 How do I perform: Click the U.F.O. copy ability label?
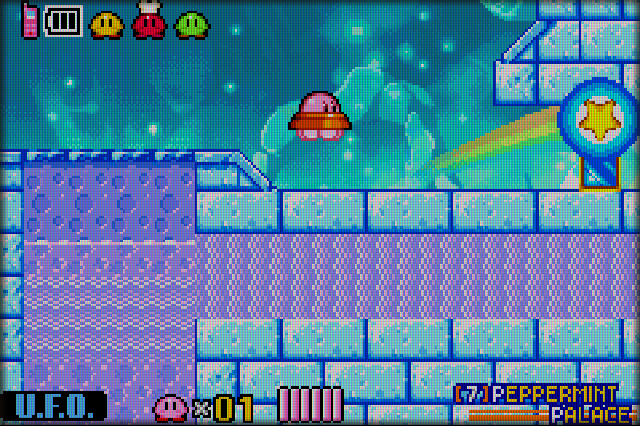pos(60,406)
